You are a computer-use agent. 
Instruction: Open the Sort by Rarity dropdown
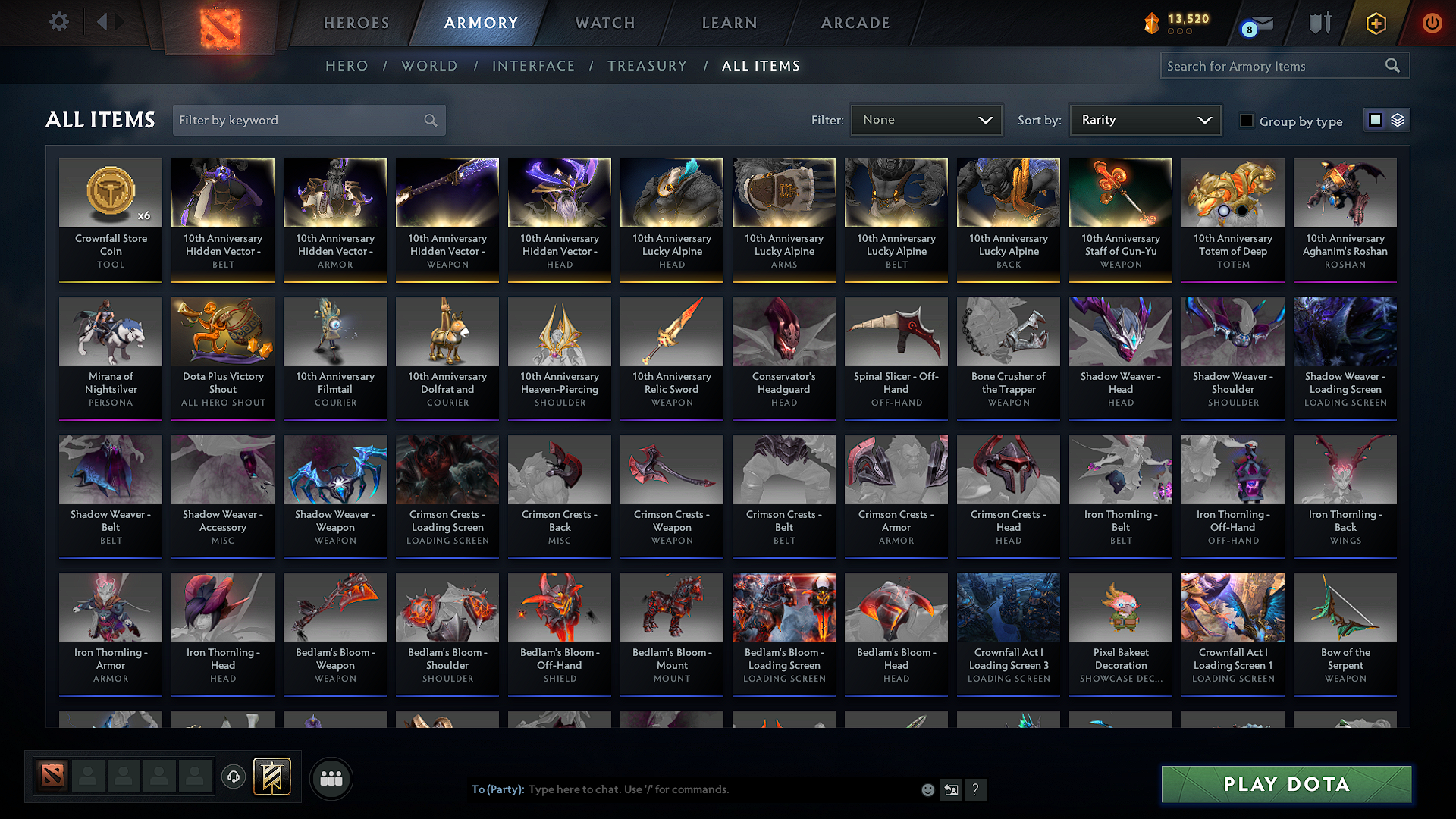point(1144,120)
